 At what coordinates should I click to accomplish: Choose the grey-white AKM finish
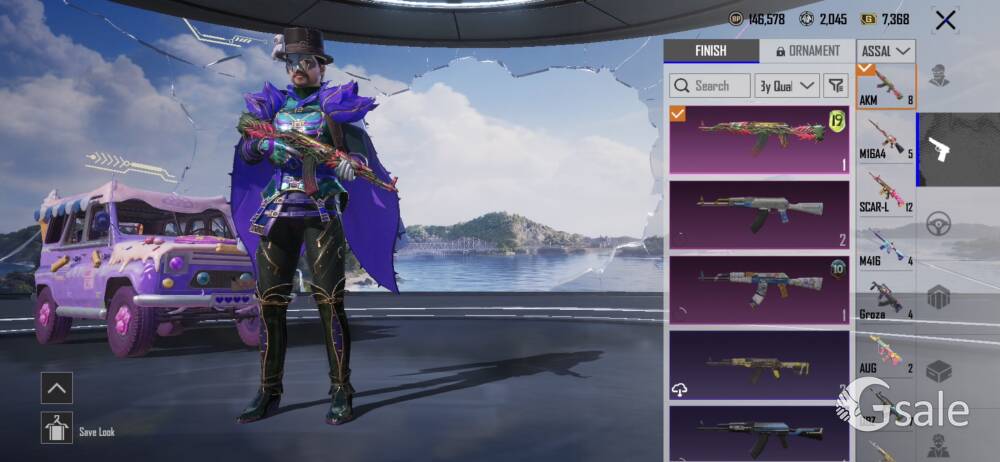(x=759, y=214)
